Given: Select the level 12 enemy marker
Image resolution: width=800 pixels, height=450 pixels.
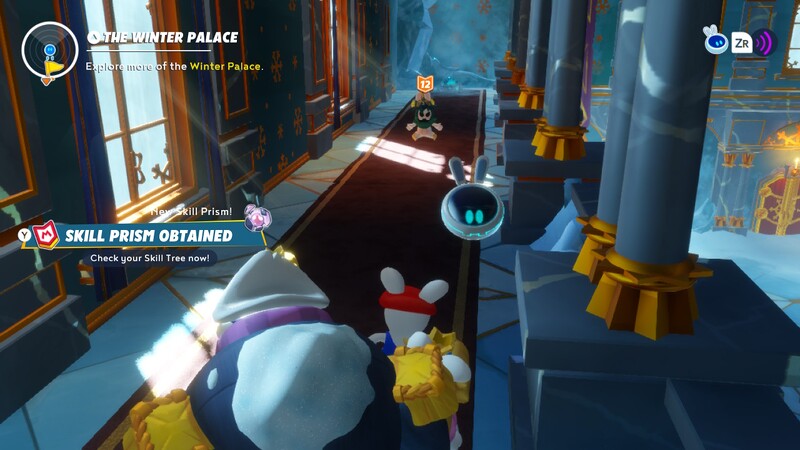Looking at the screenshot, I should (425, 84).
